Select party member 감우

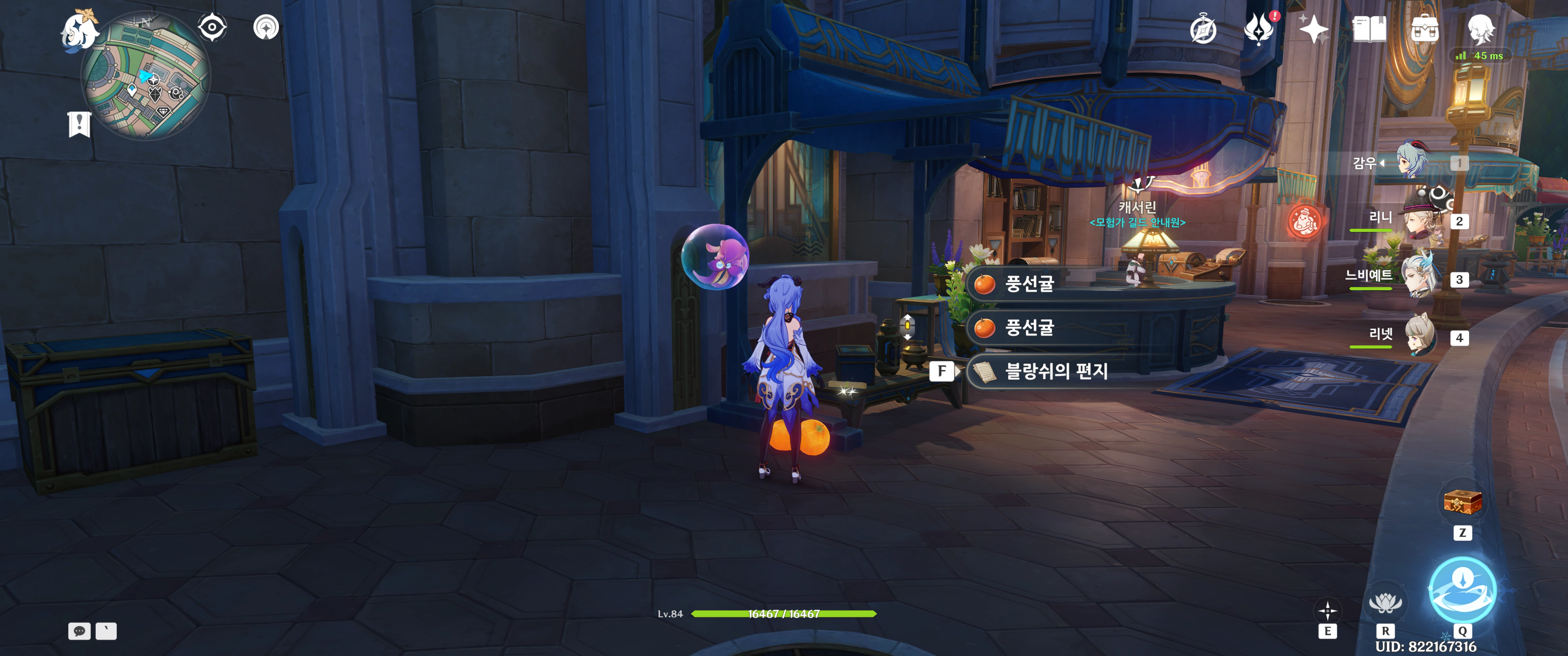coord(1412,162)
